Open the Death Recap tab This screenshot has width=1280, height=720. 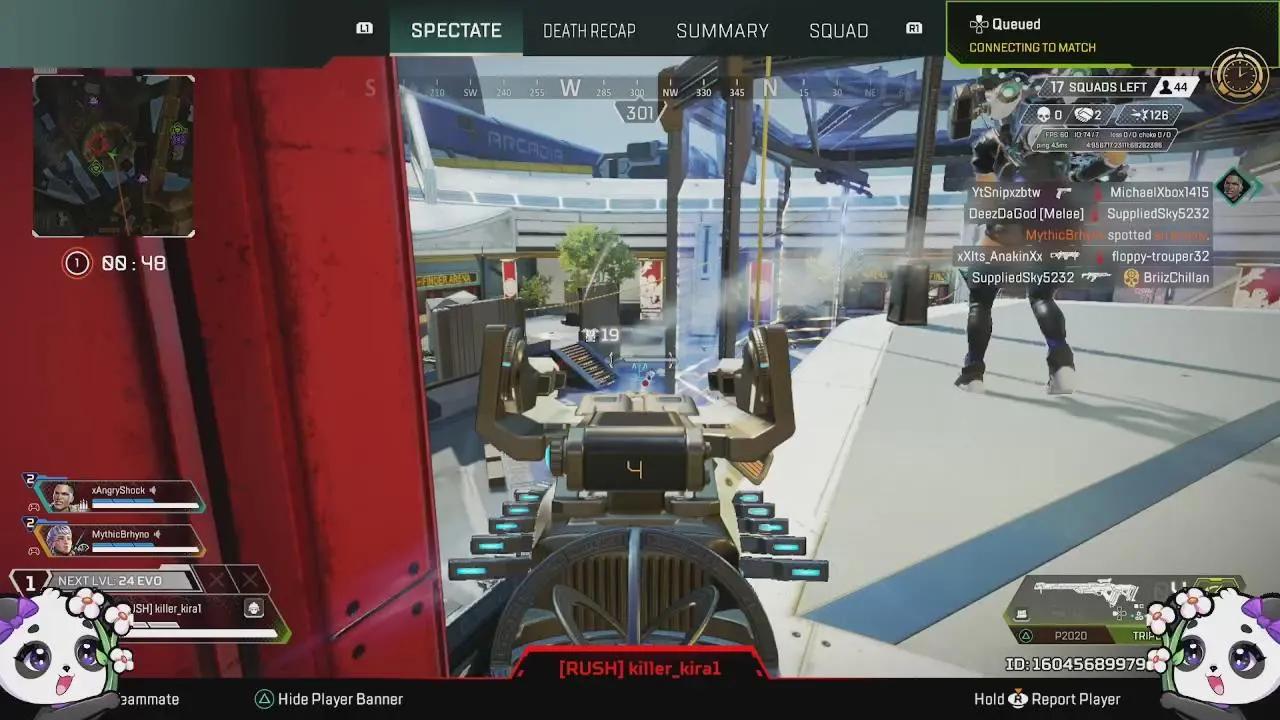click(589, 30)
